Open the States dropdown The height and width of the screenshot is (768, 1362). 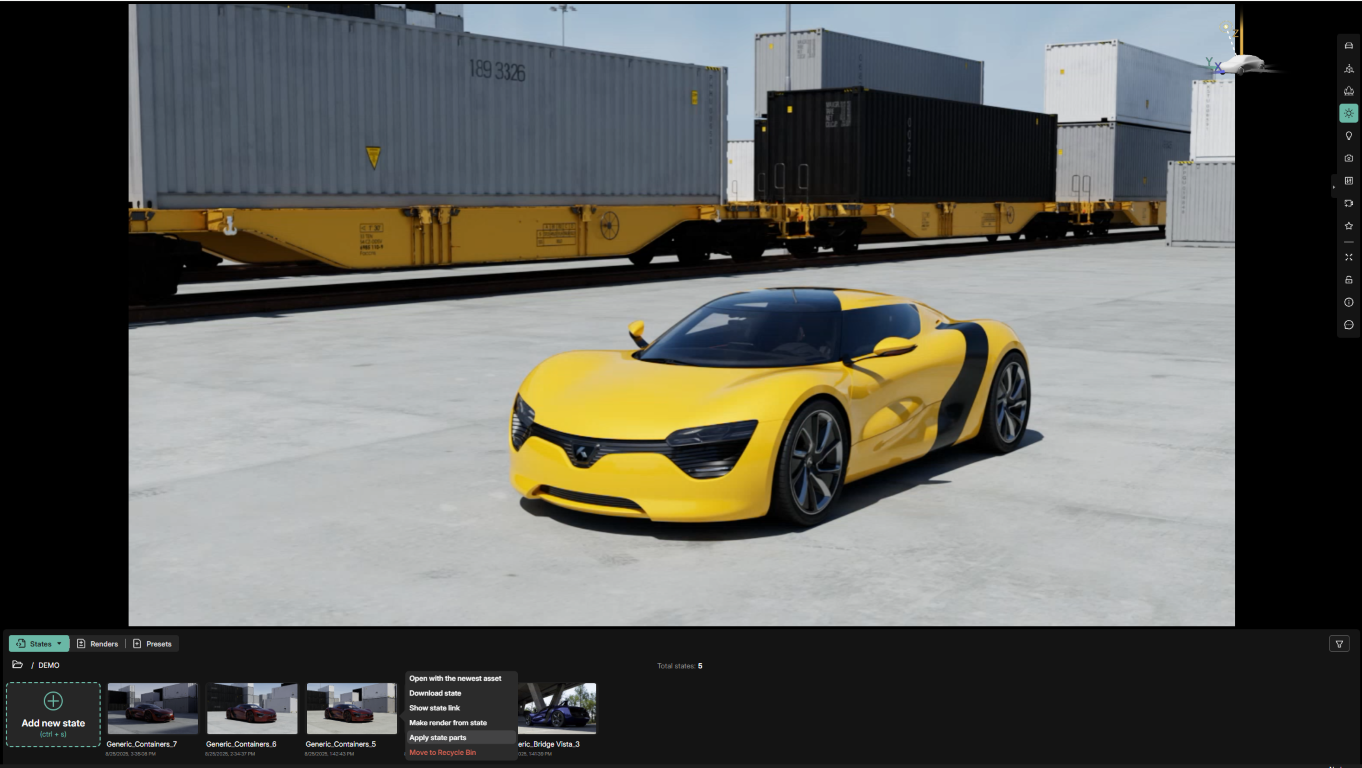(39, 644)
